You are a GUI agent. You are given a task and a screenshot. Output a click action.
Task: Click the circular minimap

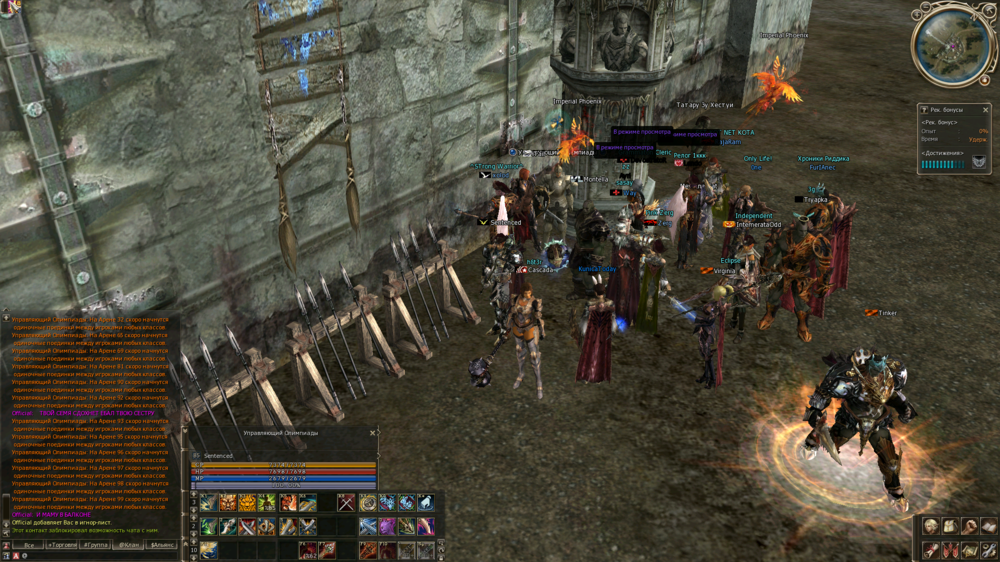(952, 46)
